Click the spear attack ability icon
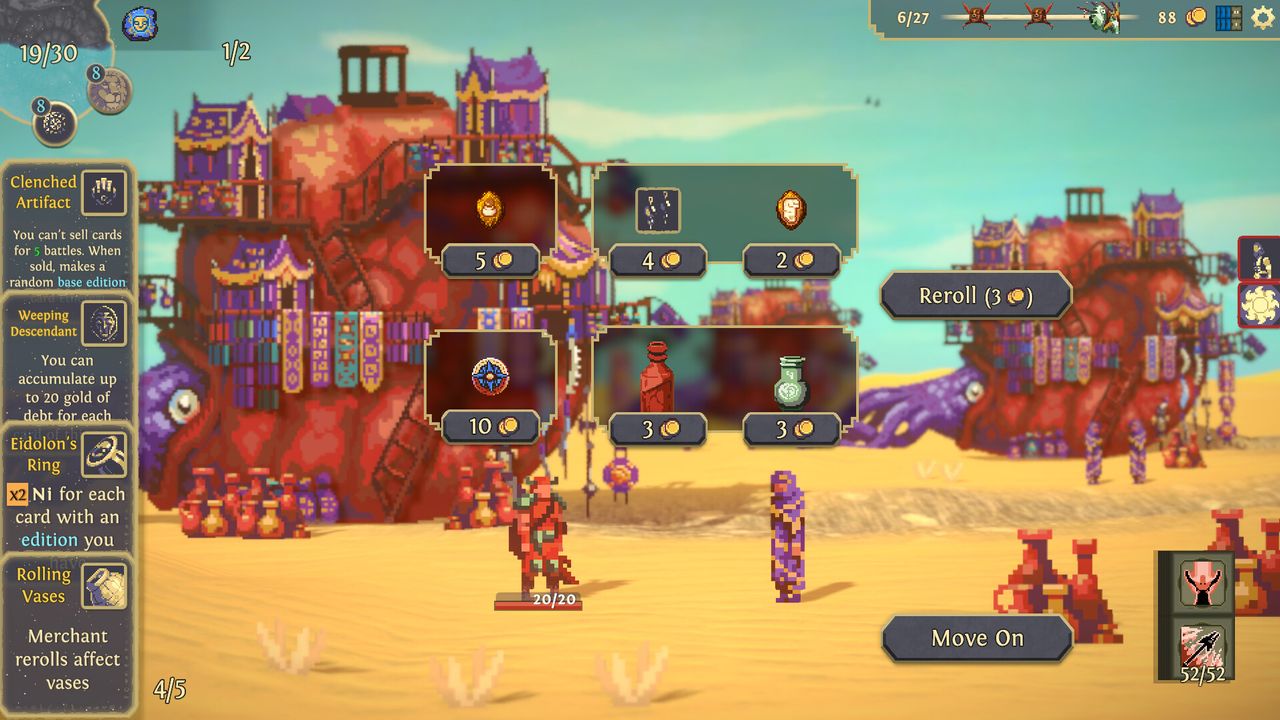 pyautogui.click(x=1201, y=647)
